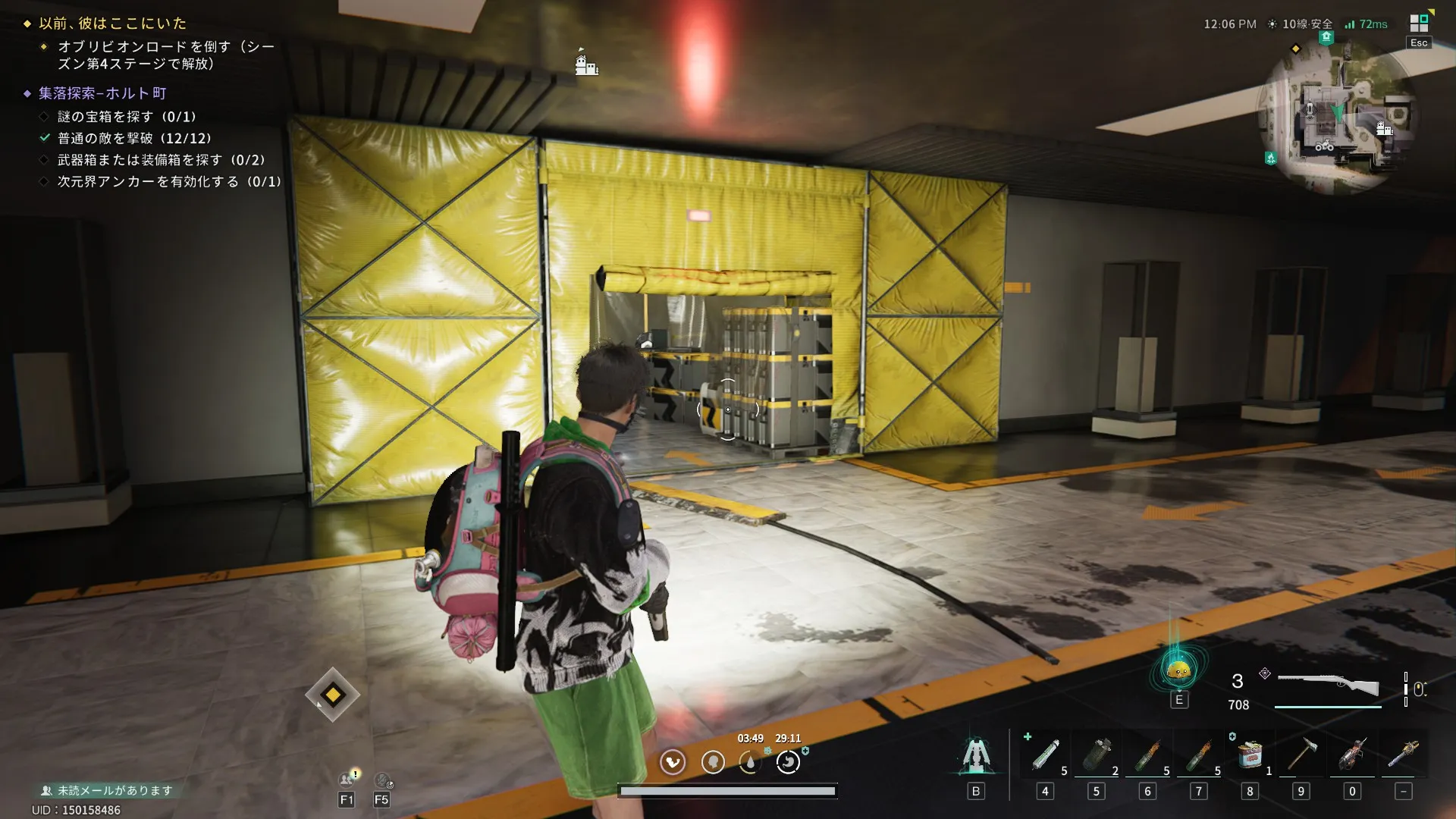Select the equipped shotgun weapon
The image size is (1456, 819).
[1328, 685]
